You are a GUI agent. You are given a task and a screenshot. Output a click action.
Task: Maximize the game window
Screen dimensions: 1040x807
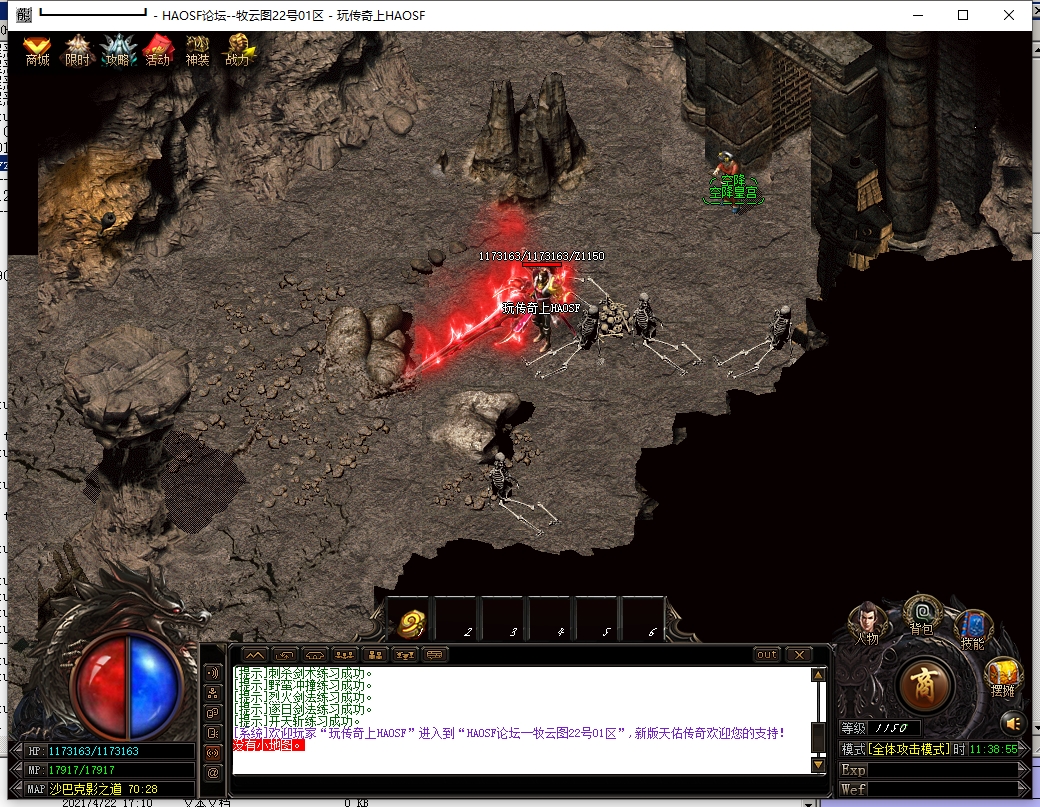[x=963, y=15]
